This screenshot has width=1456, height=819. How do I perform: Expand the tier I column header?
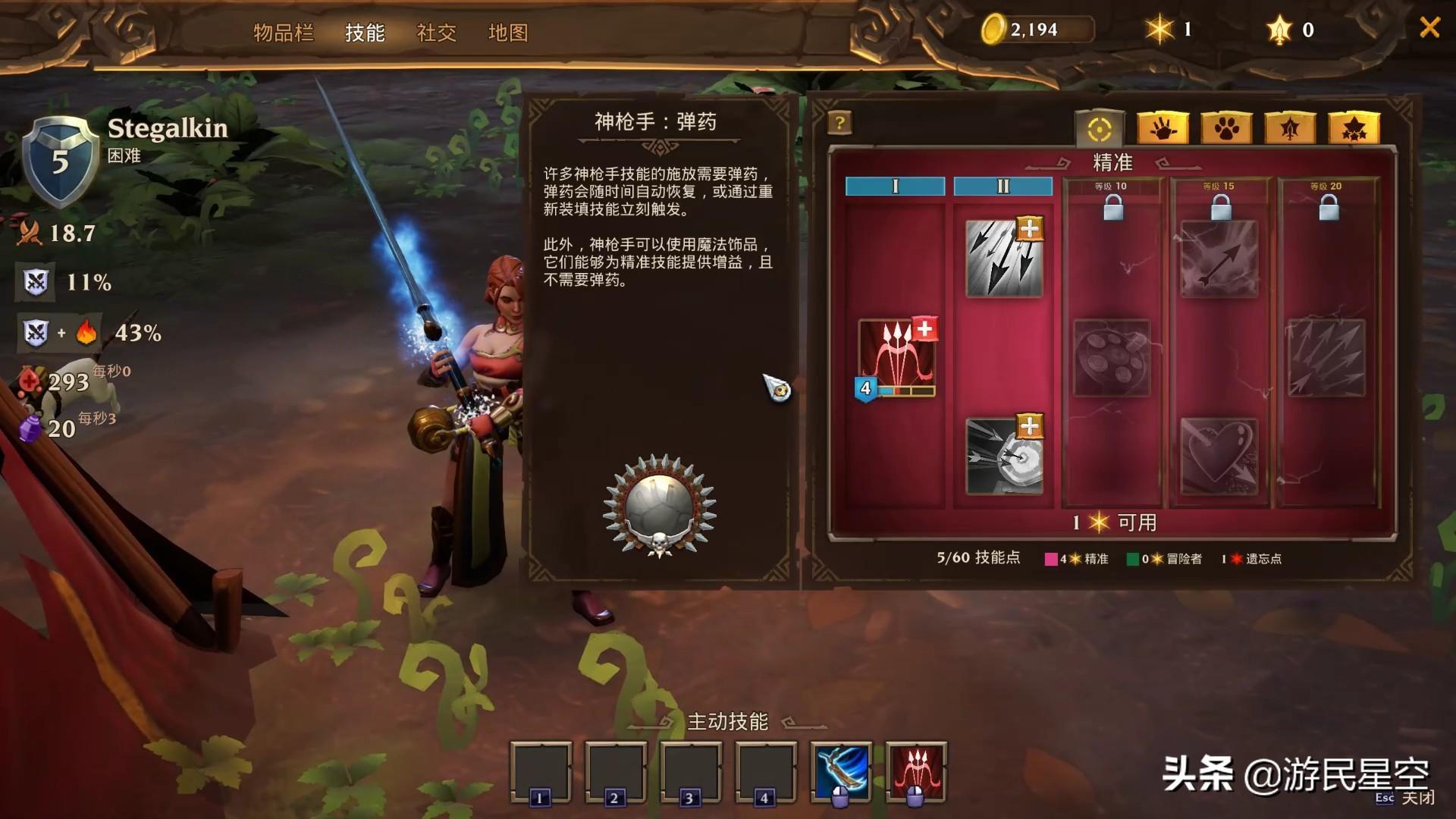pyautogui.click(x=895, y=187)
